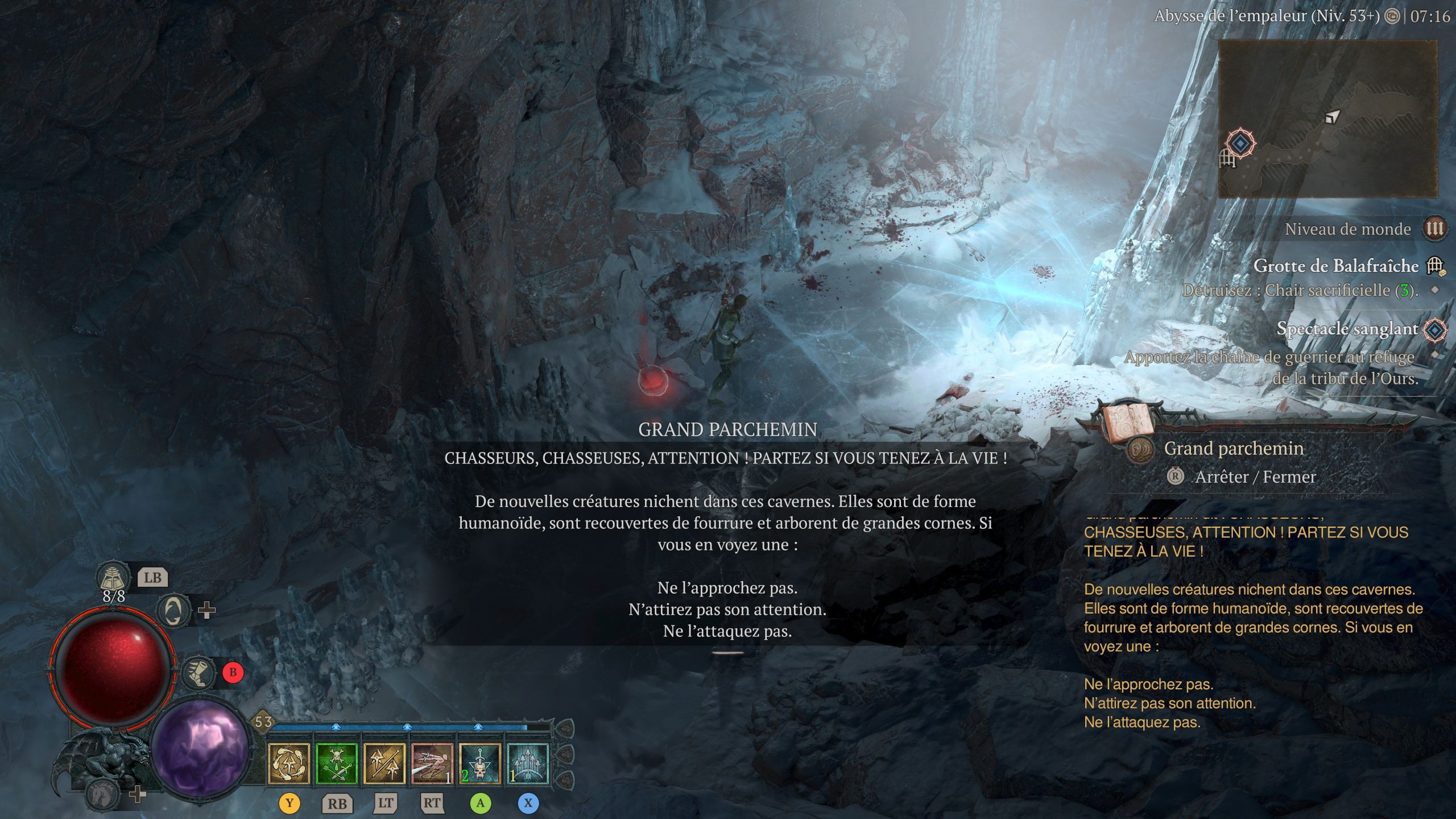The image size is (1456, 819).
Task: Fire the arrow volley bow skill
Action: 528,763
